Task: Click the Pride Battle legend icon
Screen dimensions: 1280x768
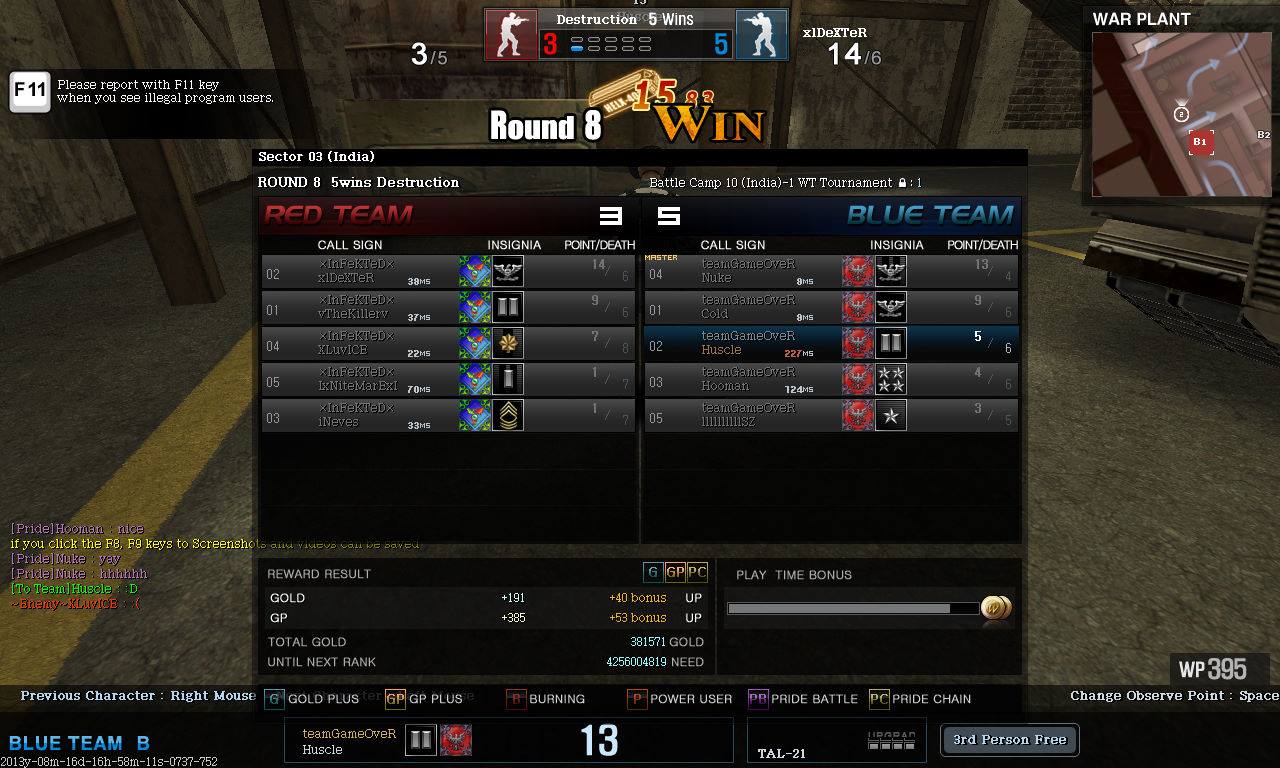Action: (758, 699)
